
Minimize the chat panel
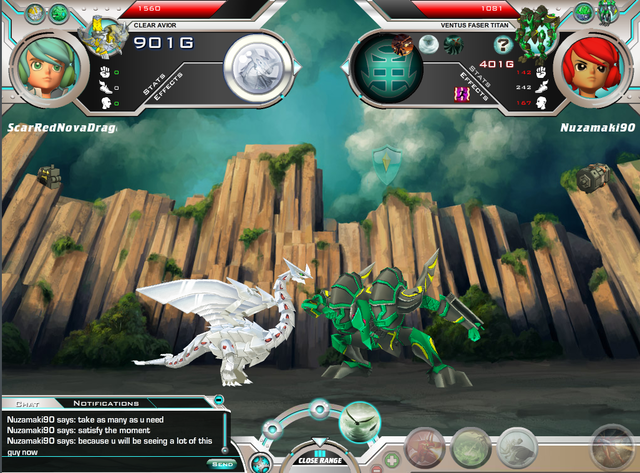tap(219, 402)
